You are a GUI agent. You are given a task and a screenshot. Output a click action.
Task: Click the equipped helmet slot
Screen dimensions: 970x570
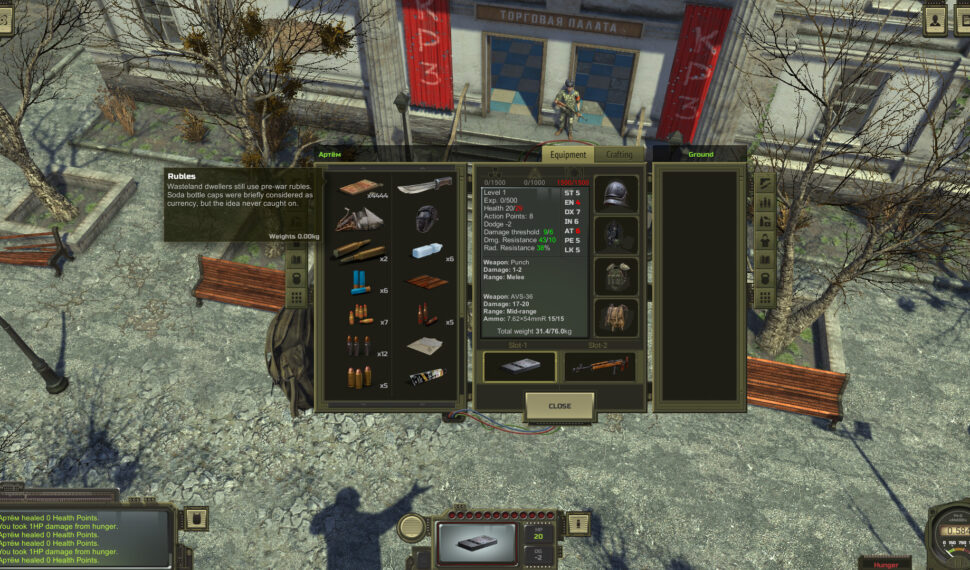click(x=616, y=194)
